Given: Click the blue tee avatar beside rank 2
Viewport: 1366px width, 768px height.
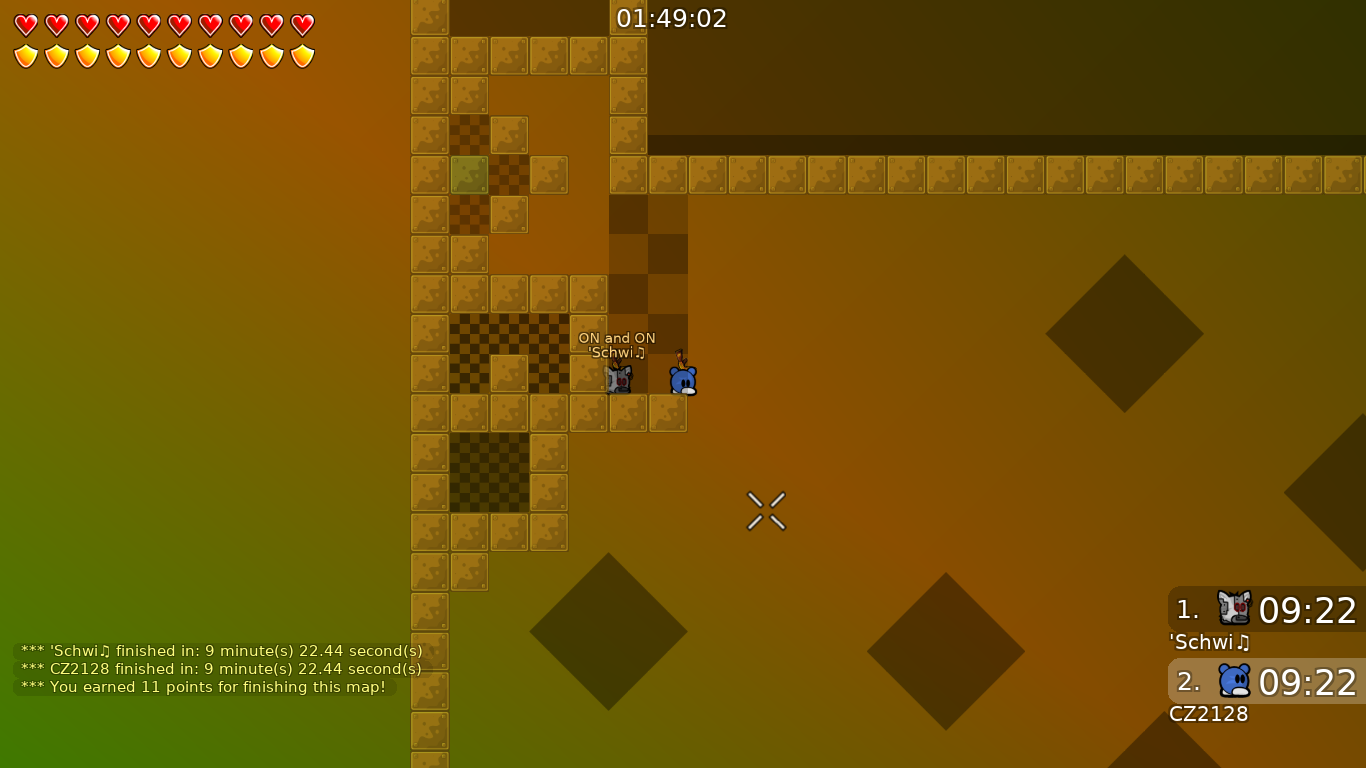Looking at the screenshot, I should [1234, 682].
